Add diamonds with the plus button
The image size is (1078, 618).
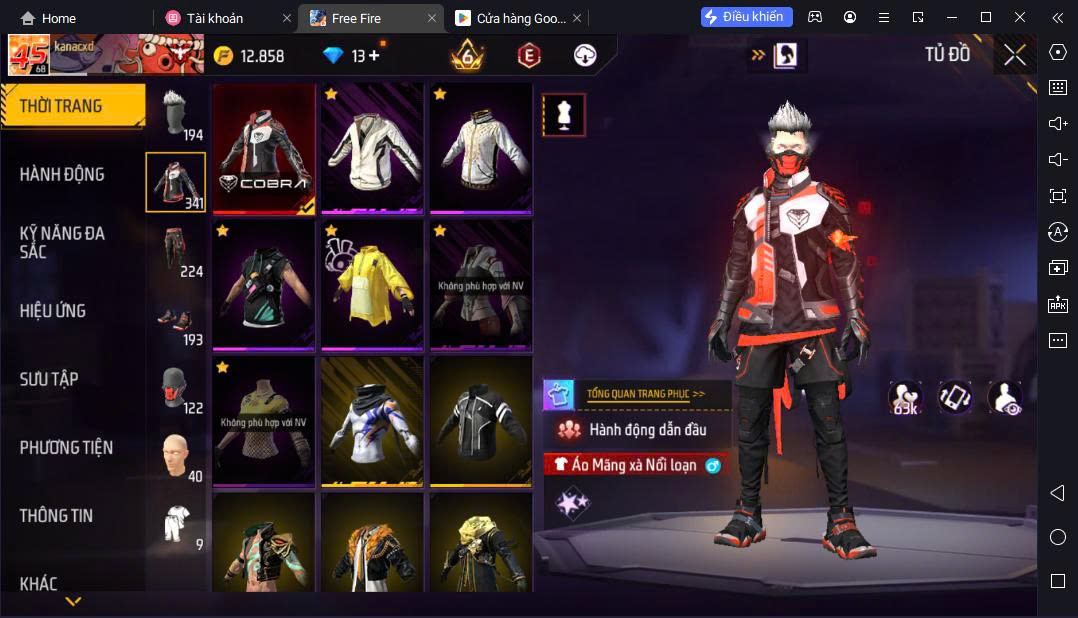[x=375, y=56]
